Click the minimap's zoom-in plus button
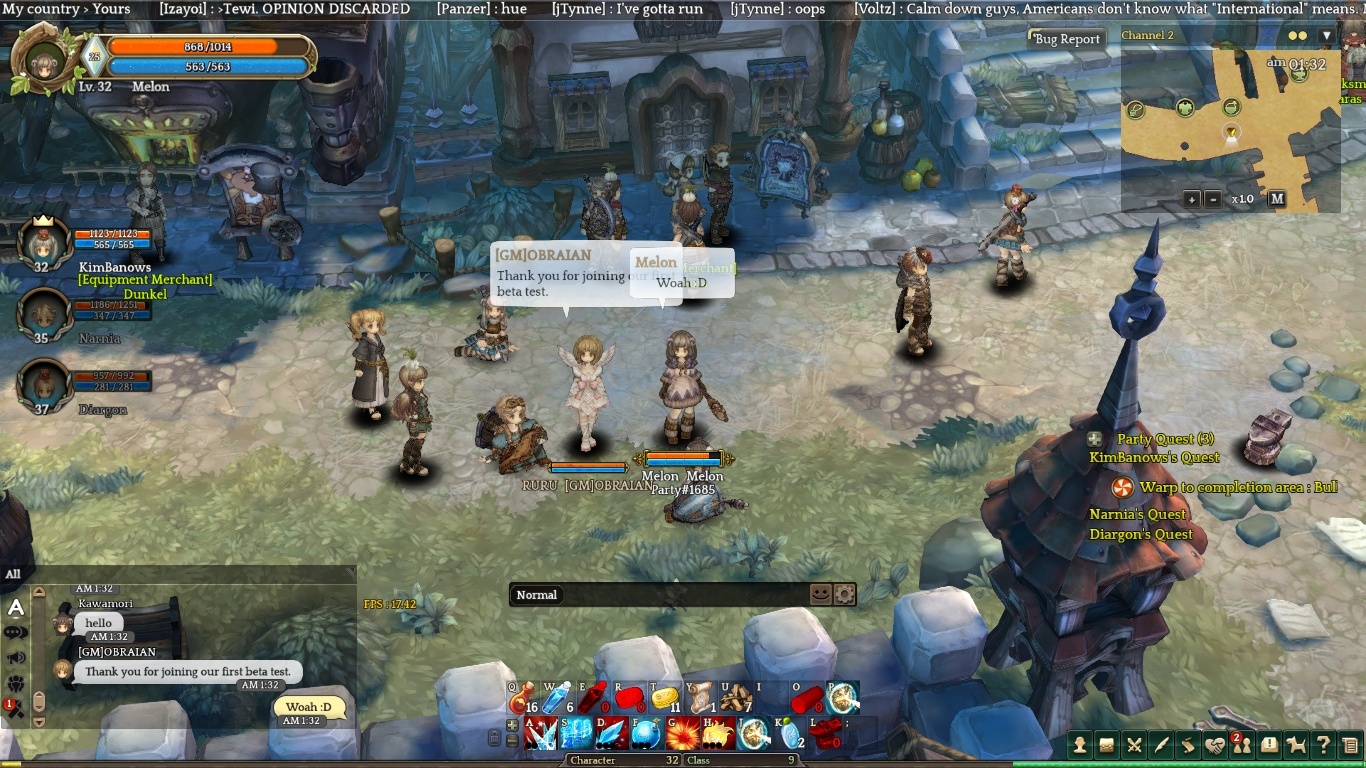This screenshot has width=1366, height=768. tap(1192, 199)
